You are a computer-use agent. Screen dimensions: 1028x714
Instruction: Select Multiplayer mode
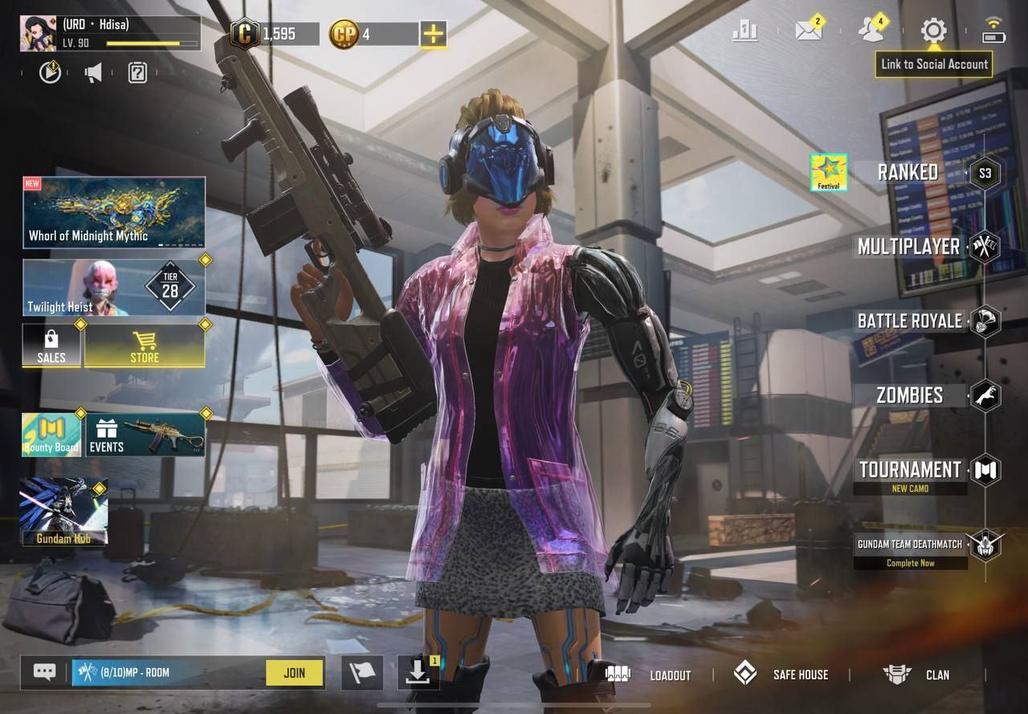pos(908,246)
